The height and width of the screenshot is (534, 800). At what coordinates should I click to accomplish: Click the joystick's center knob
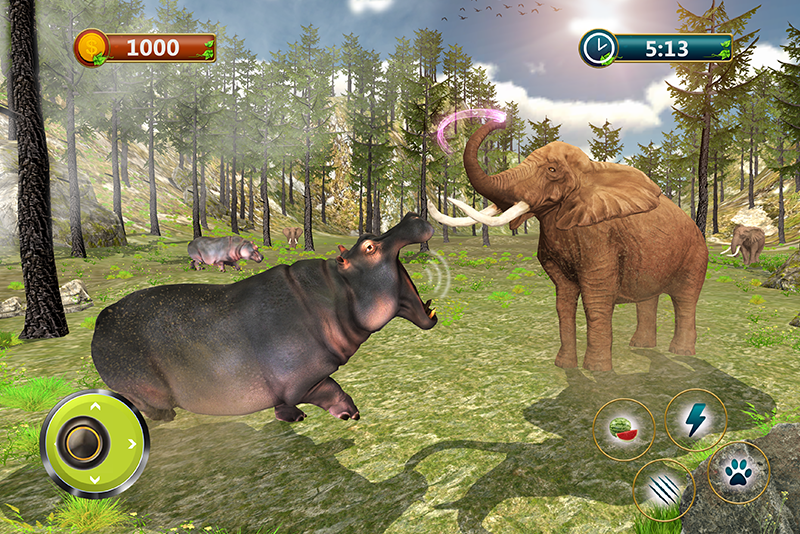click(x=81, y=443)
